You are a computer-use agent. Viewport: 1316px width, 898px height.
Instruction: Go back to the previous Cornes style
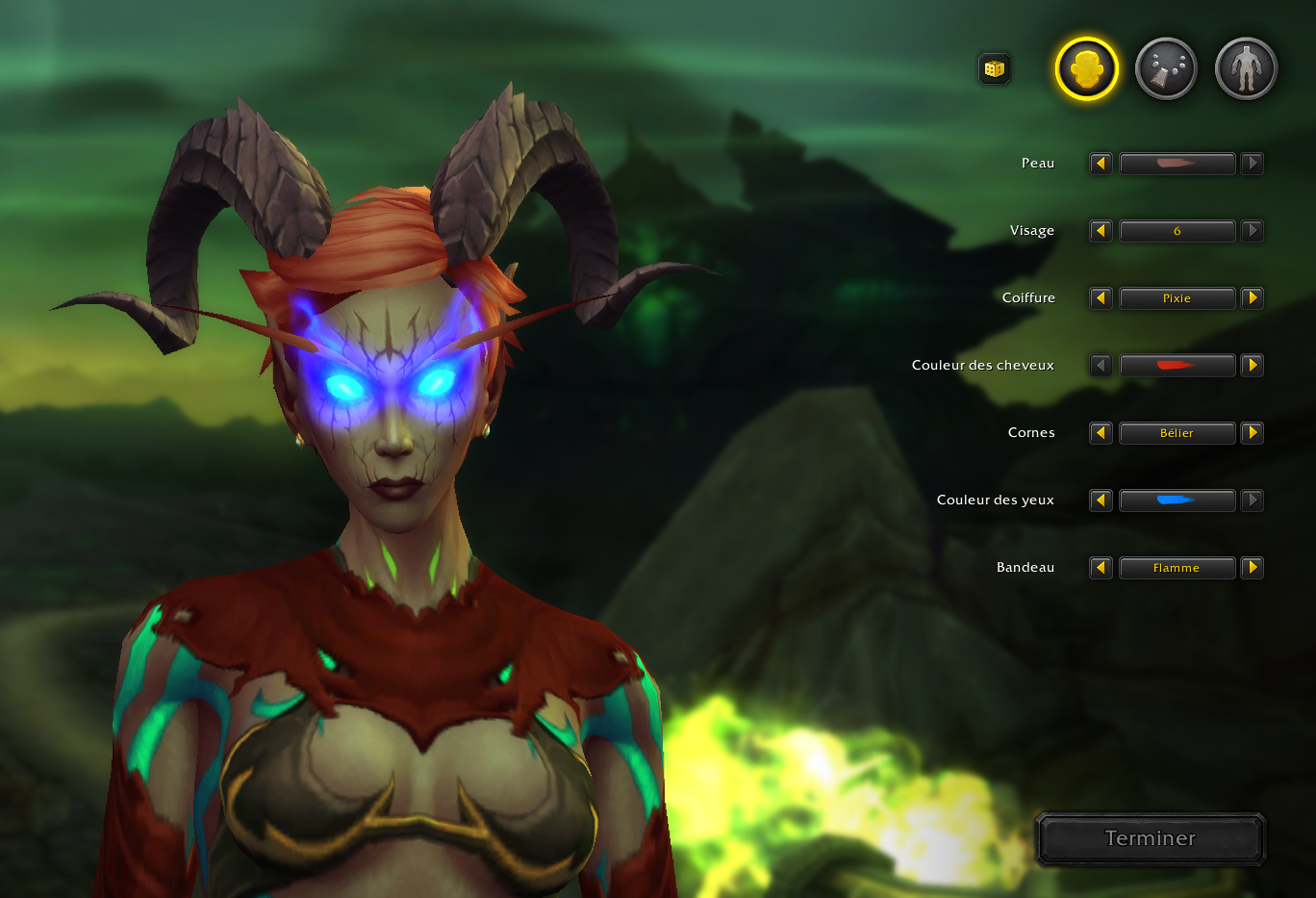pyautogui.click(x=1101, y=433)
